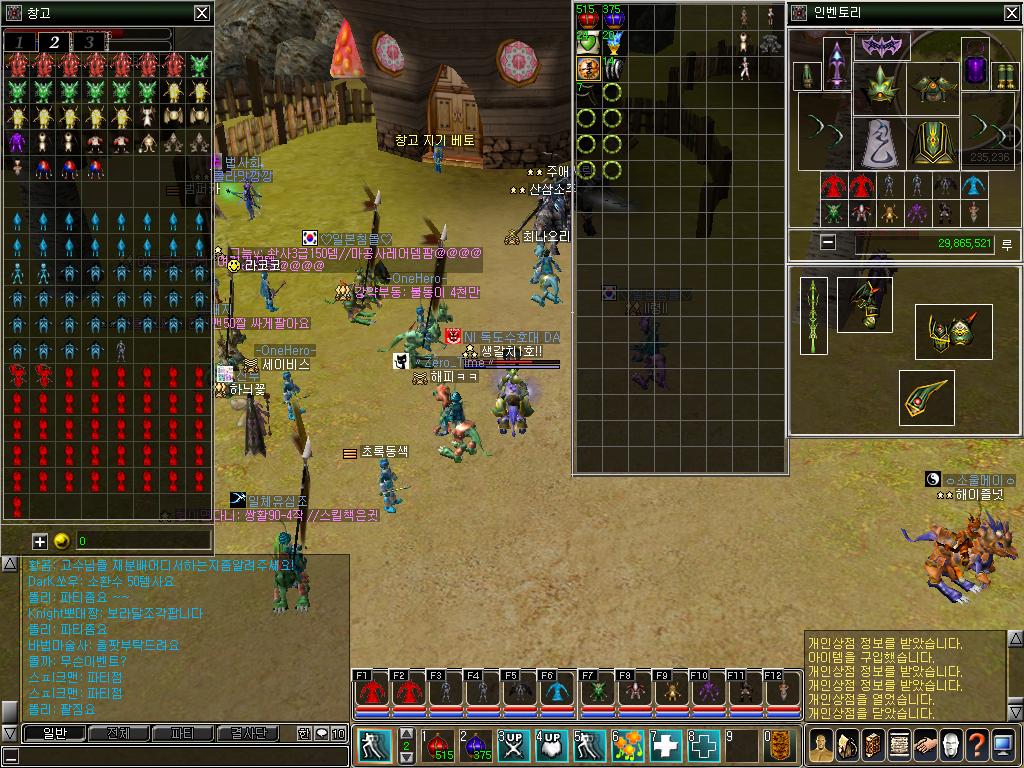The height and width of the screenshot is (768, 1024).
Task: Switch to warehouse tab 1
Action: click(x=19, y=42)
